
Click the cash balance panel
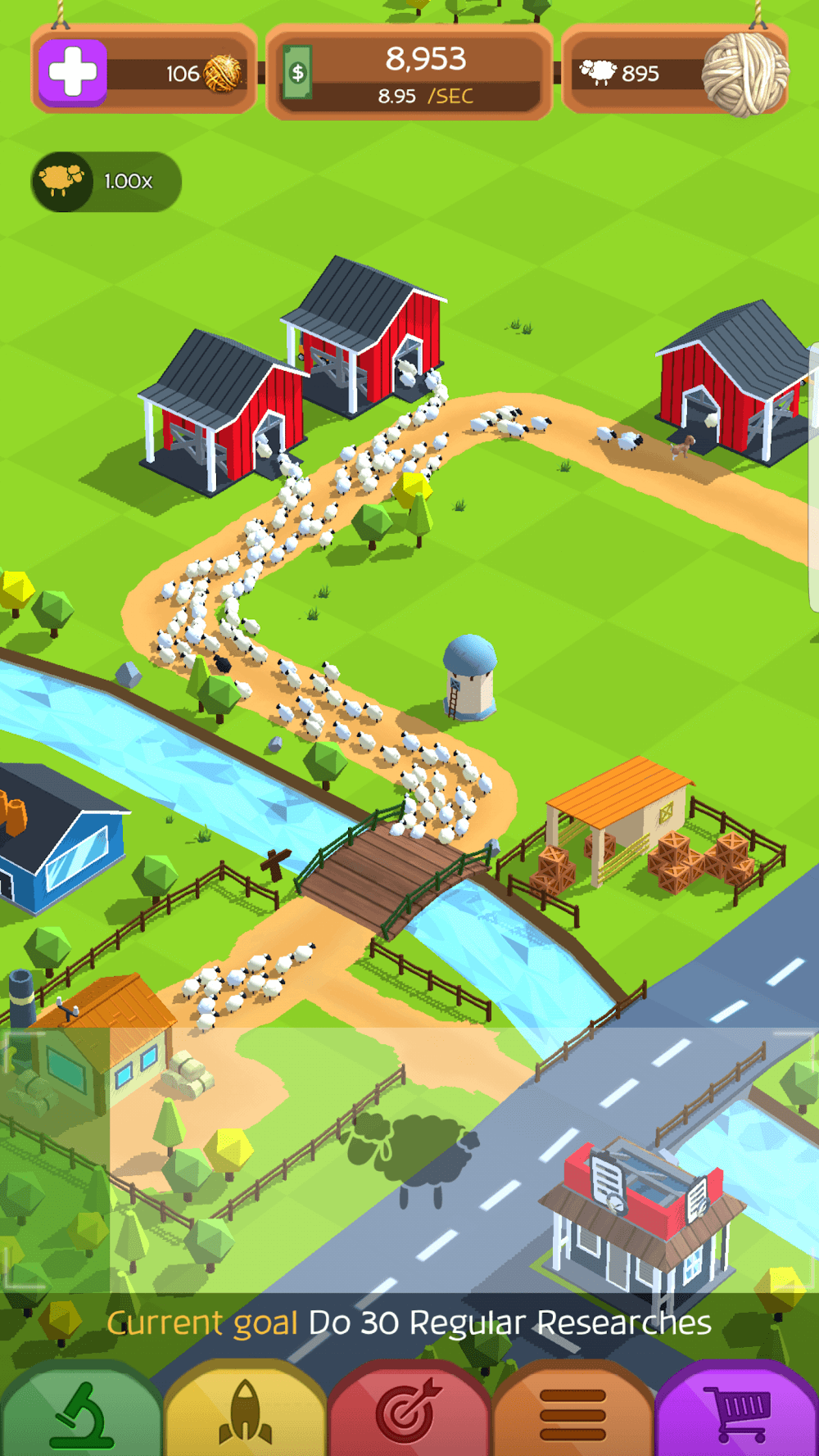click(x=409, y=74)
